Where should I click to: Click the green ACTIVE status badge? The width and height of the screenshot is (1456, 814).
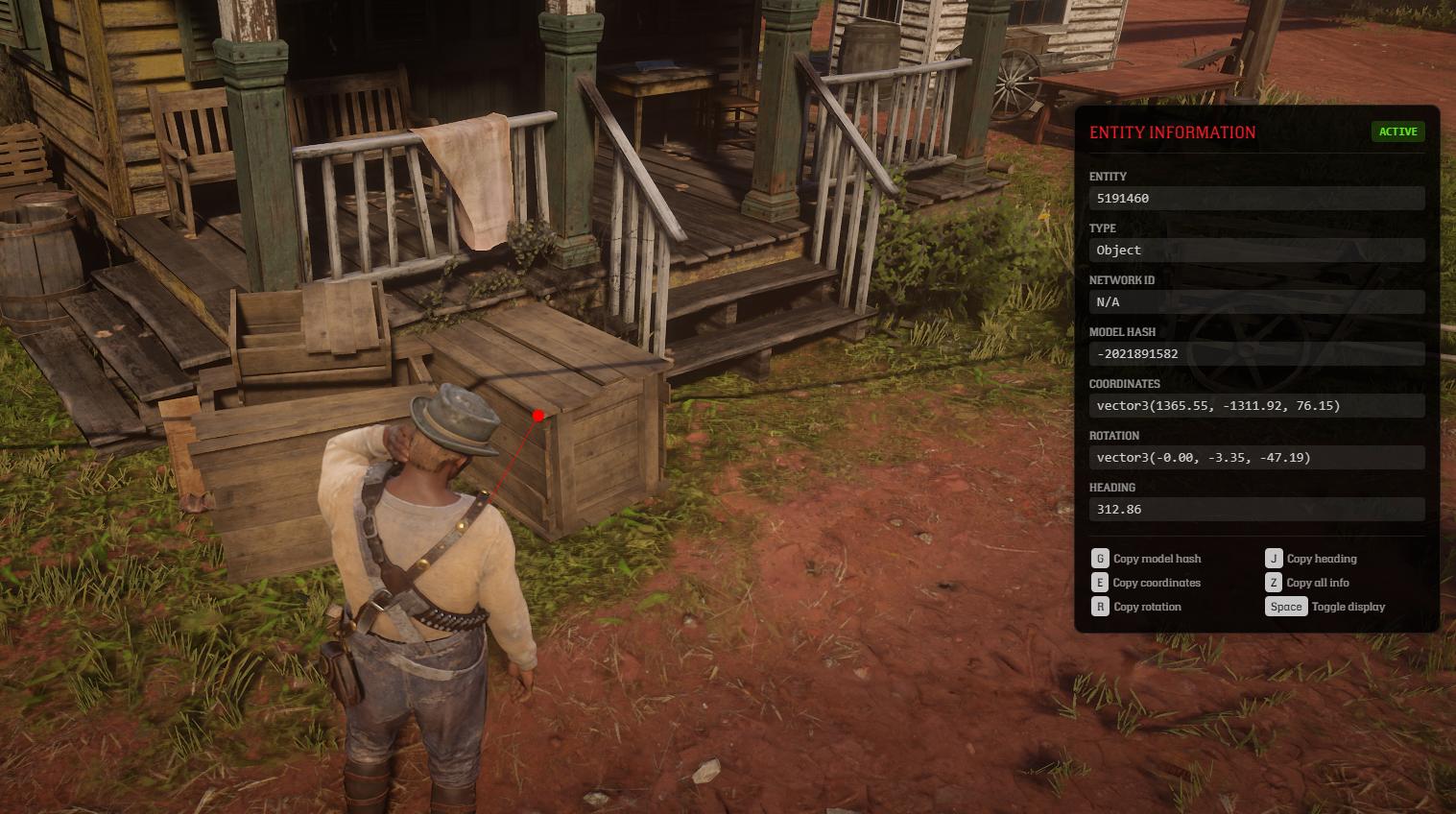[x=1397, y=132]
